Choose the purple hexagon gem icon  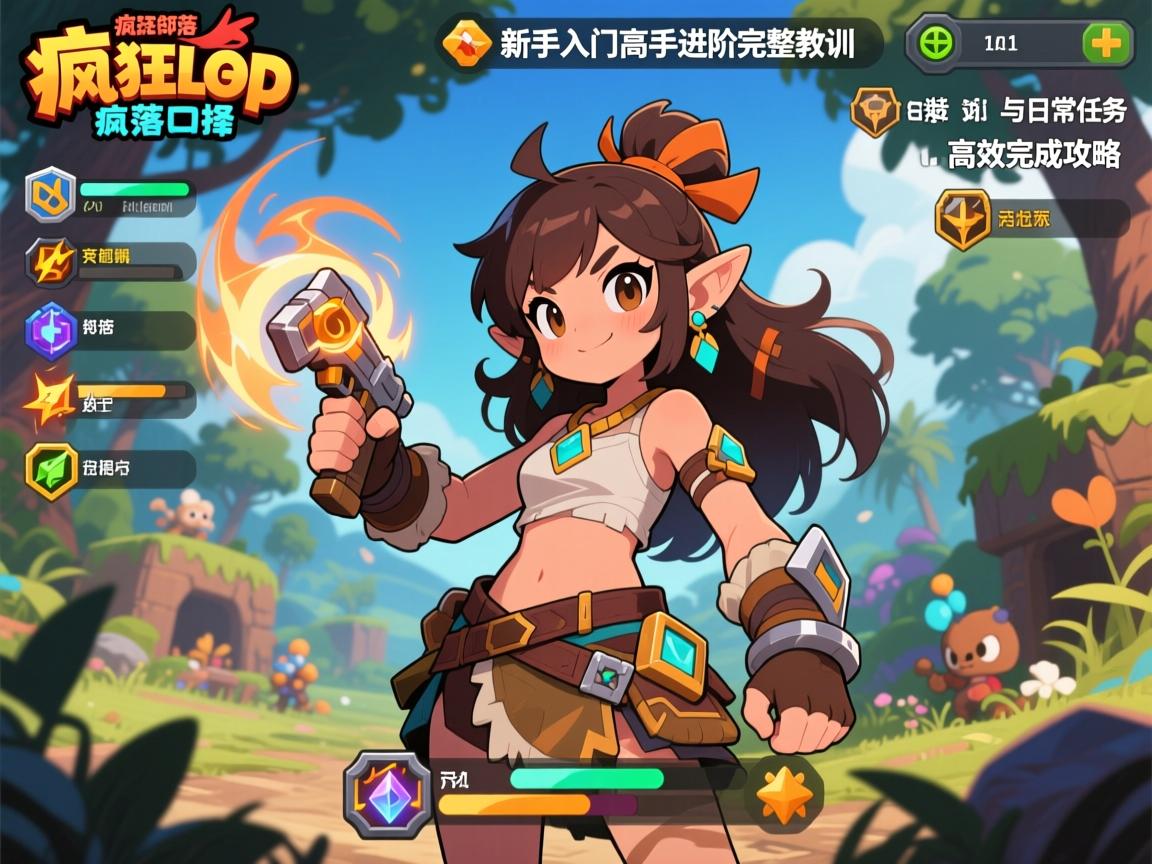tap(50, 330)
